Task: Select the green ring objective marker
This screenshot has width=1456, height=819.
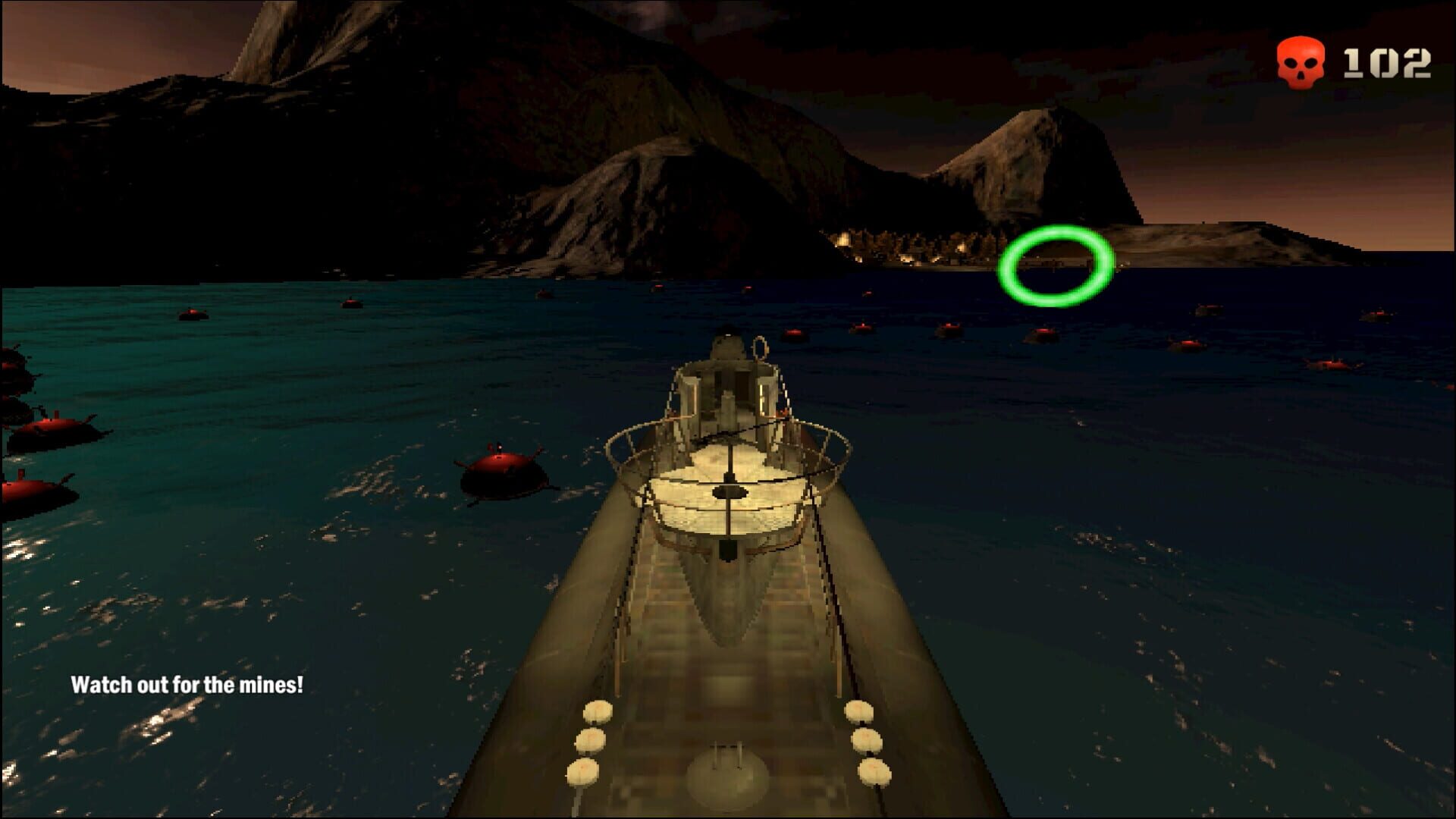Action: [1055, 265]
